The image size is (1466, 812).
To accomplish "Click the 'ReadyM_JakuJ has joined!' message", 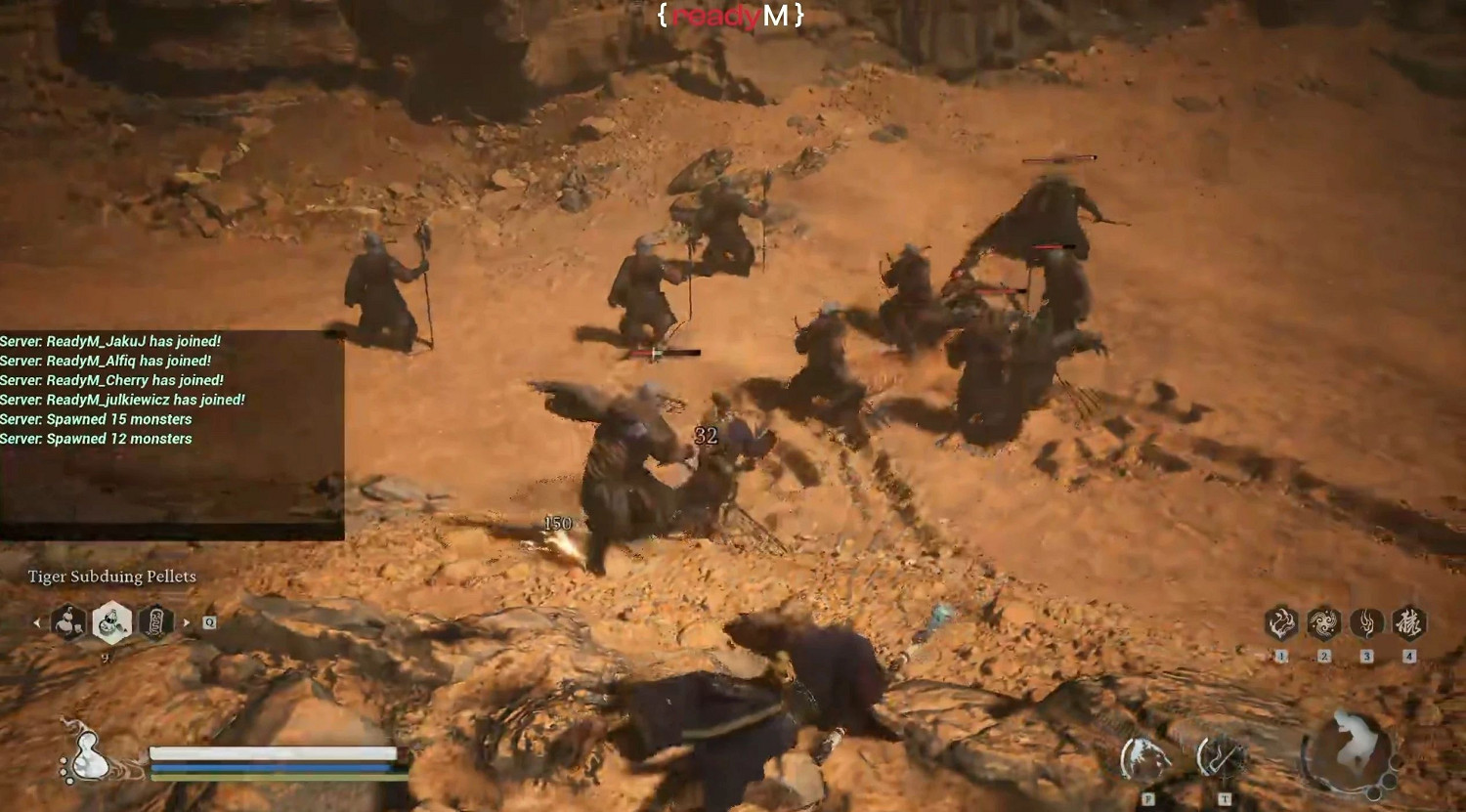I will click(110, 341).
